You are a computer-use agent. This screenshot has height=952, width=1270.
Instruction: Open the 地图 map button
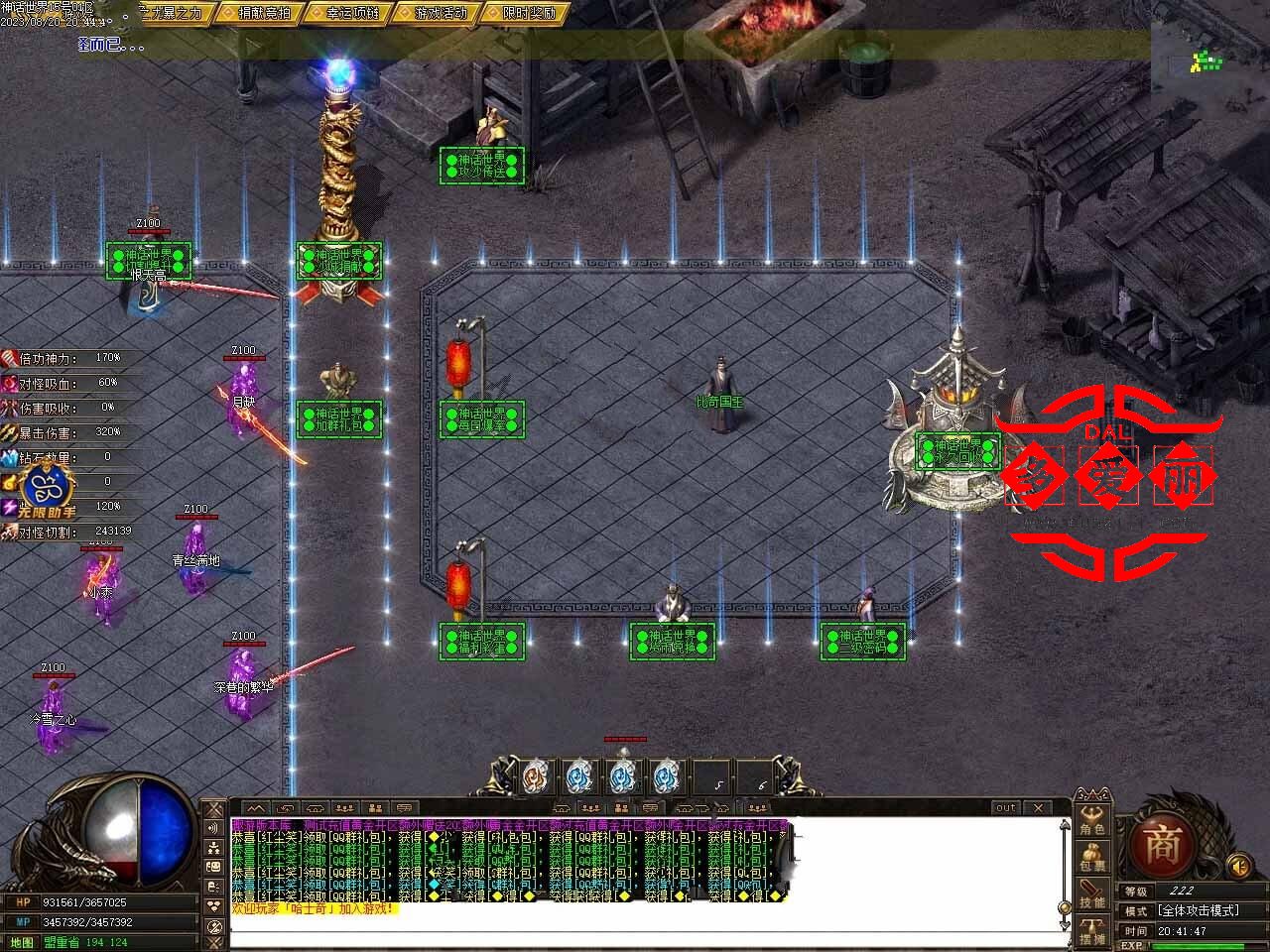pyautogui.click(x=20, y=941)
